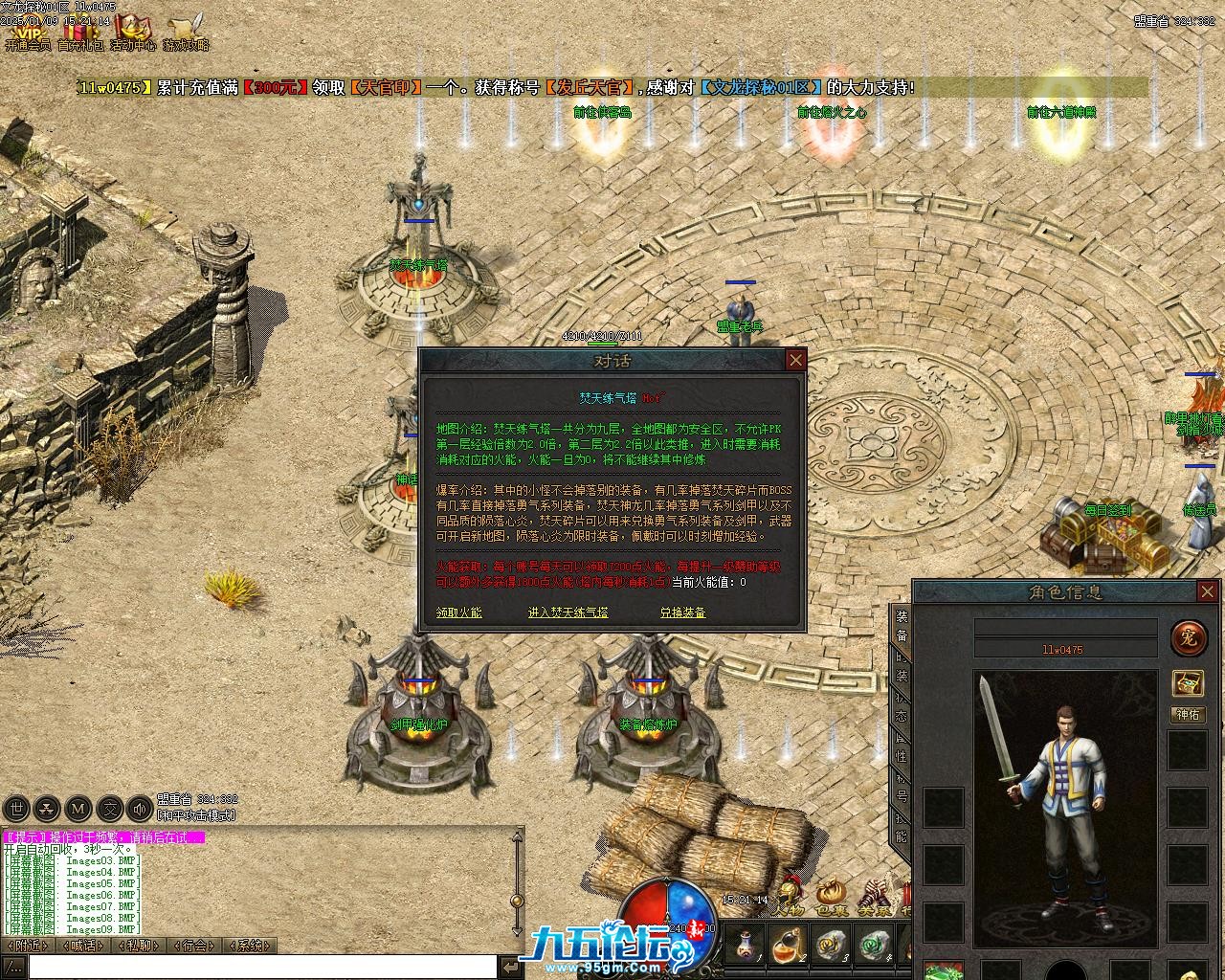Select 进入焚天练气塔 to enter the tower
Screen dimensions: 1225x980
[x=568, y=612]
